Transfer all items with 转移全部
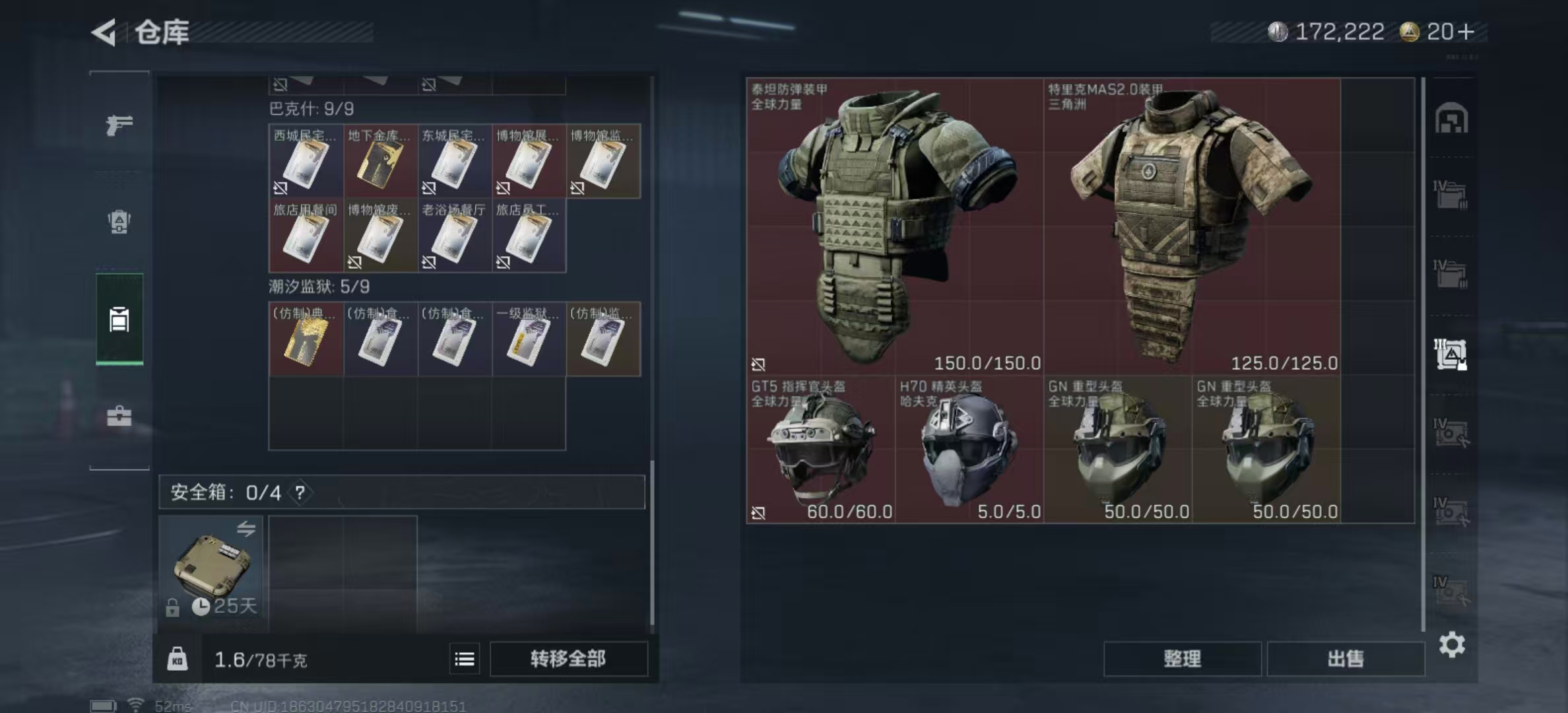Image resolution: width=1568 pixels, height=713 pixels. [568, 659]
